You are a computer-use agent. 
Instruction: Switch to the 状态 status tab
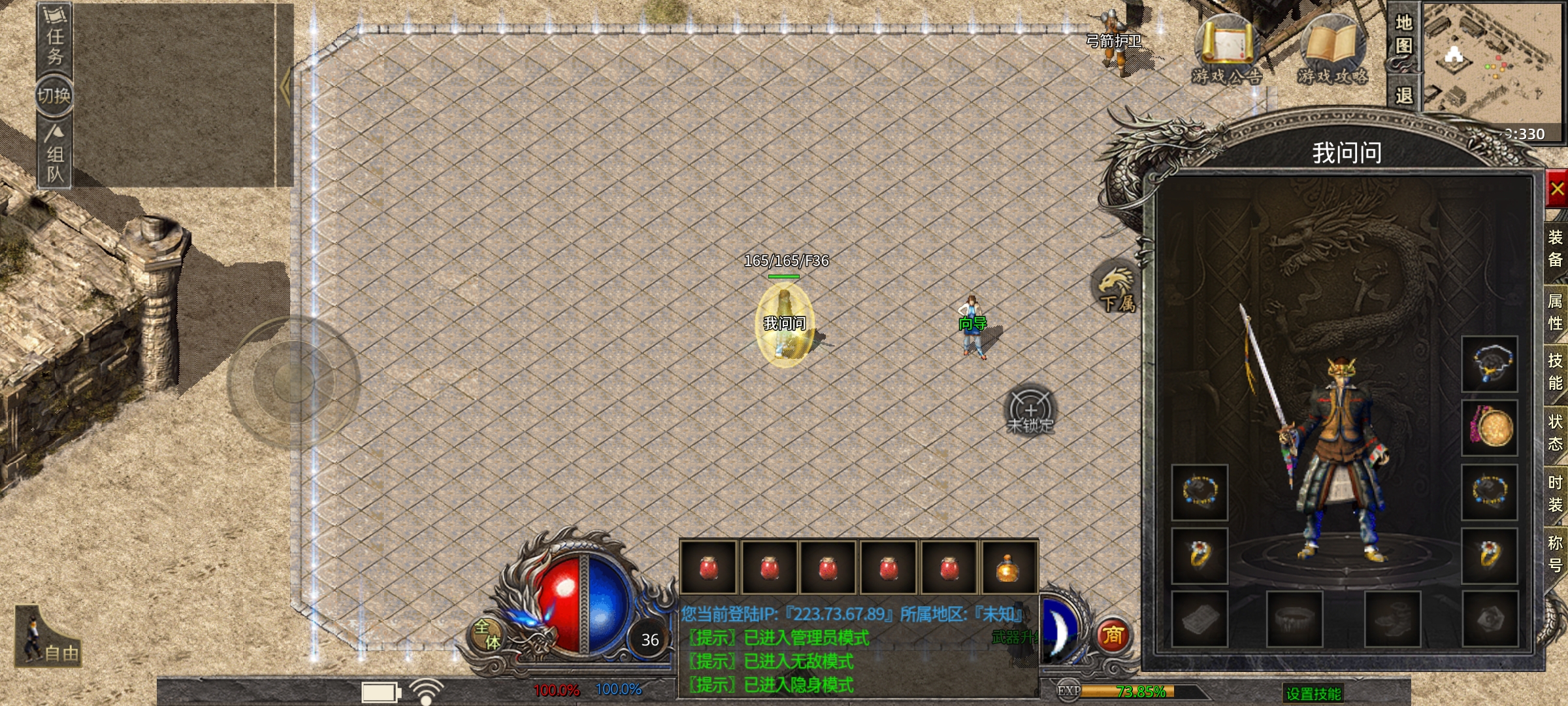1556,433
